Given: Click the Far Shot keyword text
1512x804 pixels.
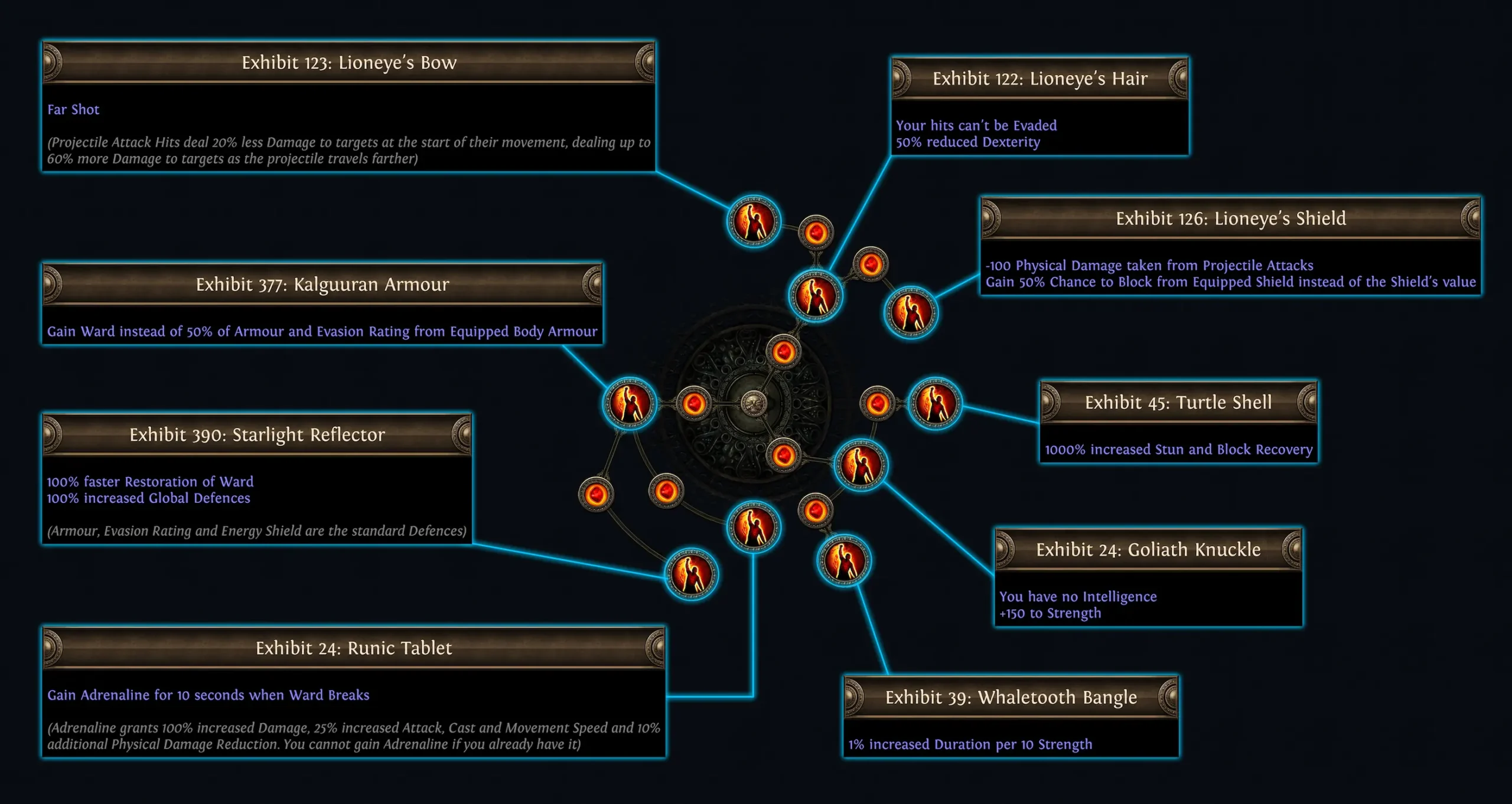Looking at the screenshot, I should point(73,109).
